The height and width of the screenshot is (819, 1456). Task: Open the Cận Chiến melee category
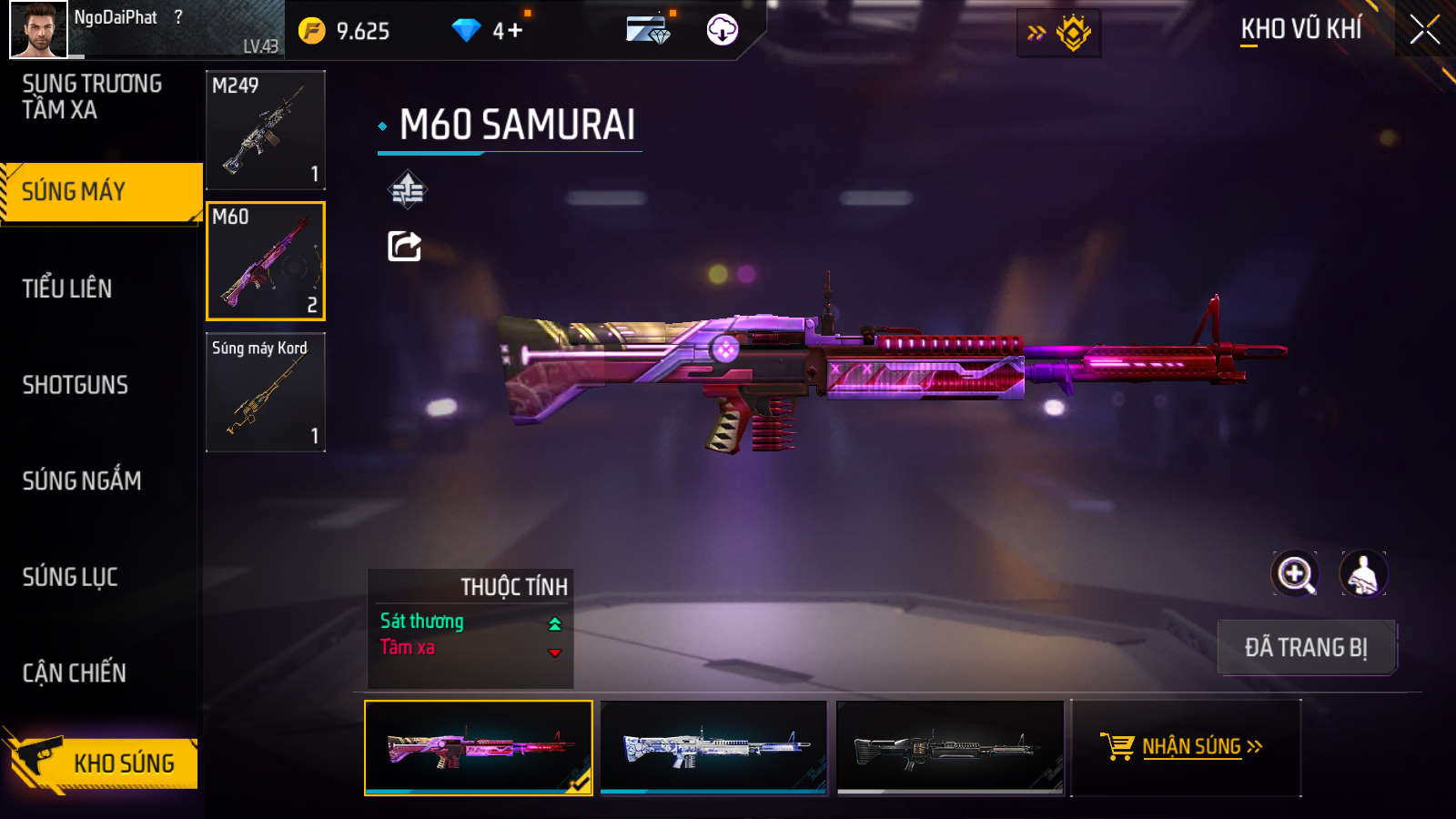coord(75,673)
